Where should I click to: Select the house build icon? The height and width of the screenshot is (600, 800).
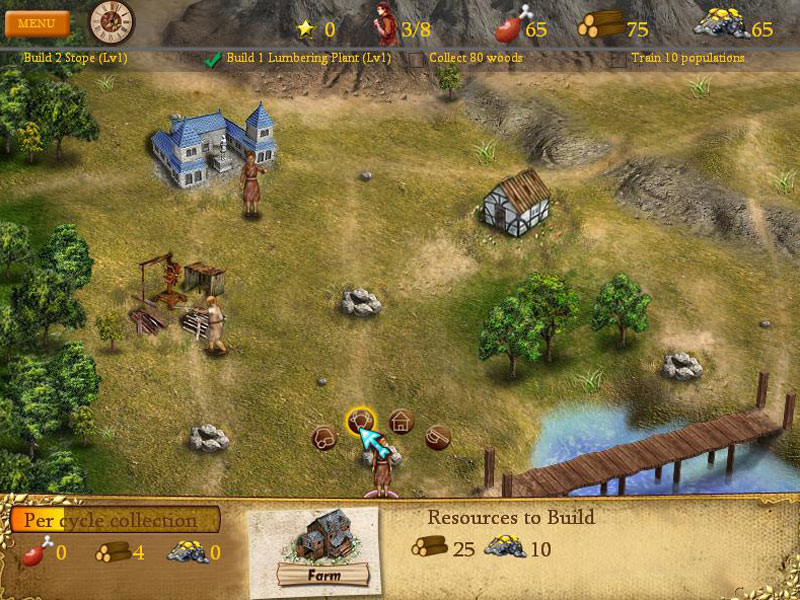pos(401,421)
